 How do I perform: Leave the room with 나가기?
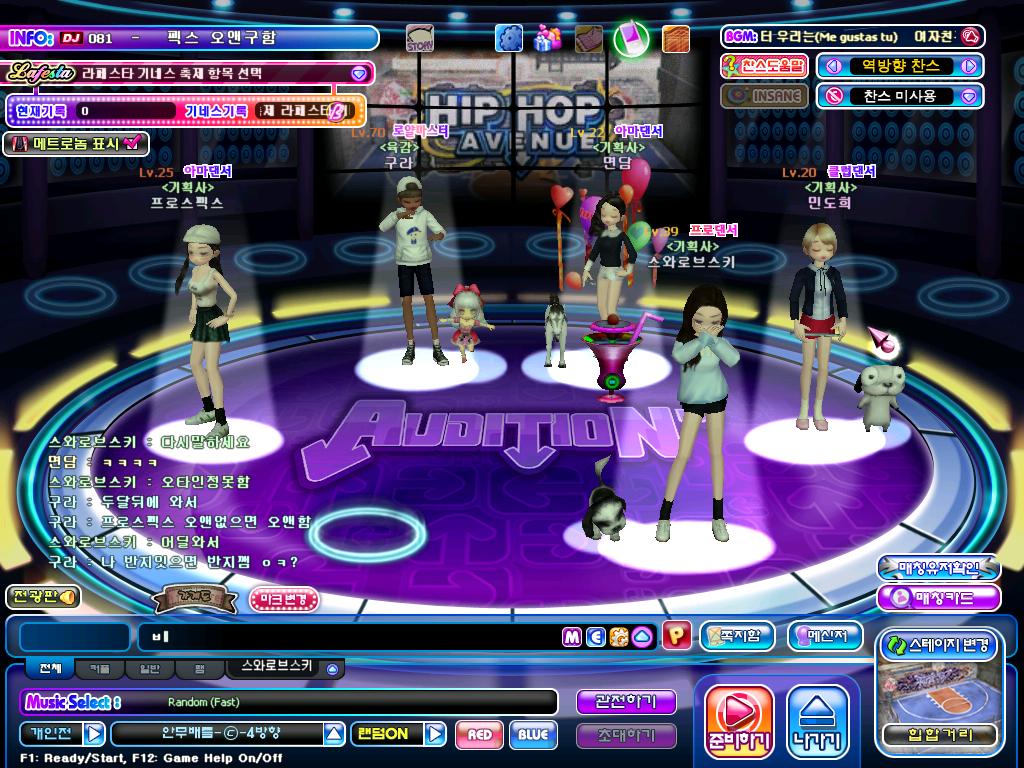(x=816, y=722)
